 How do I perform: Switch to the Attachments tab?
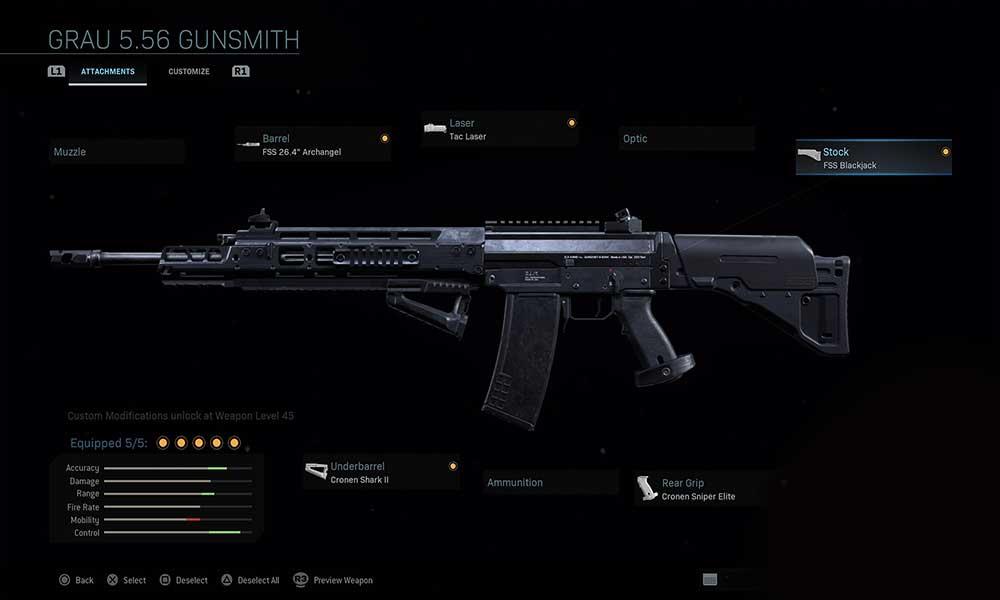tap(107, 72)
